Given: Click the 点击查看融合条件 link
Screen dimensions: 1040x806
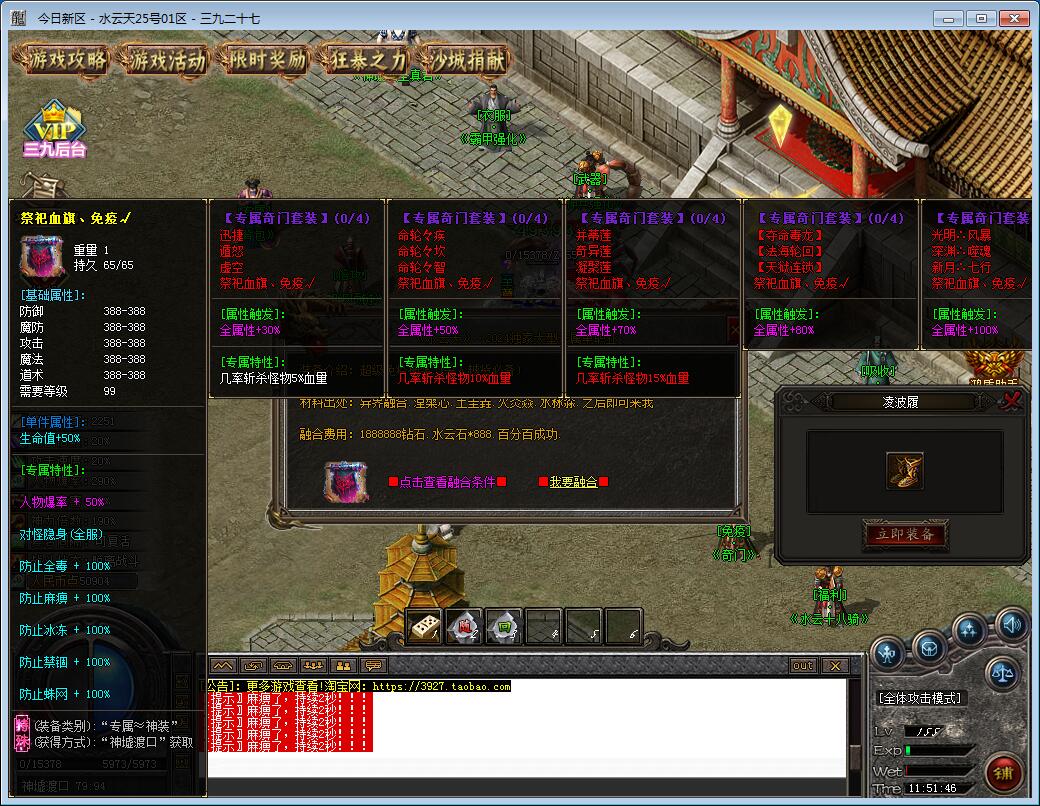Looking at the screenshot, I should 447,482.
